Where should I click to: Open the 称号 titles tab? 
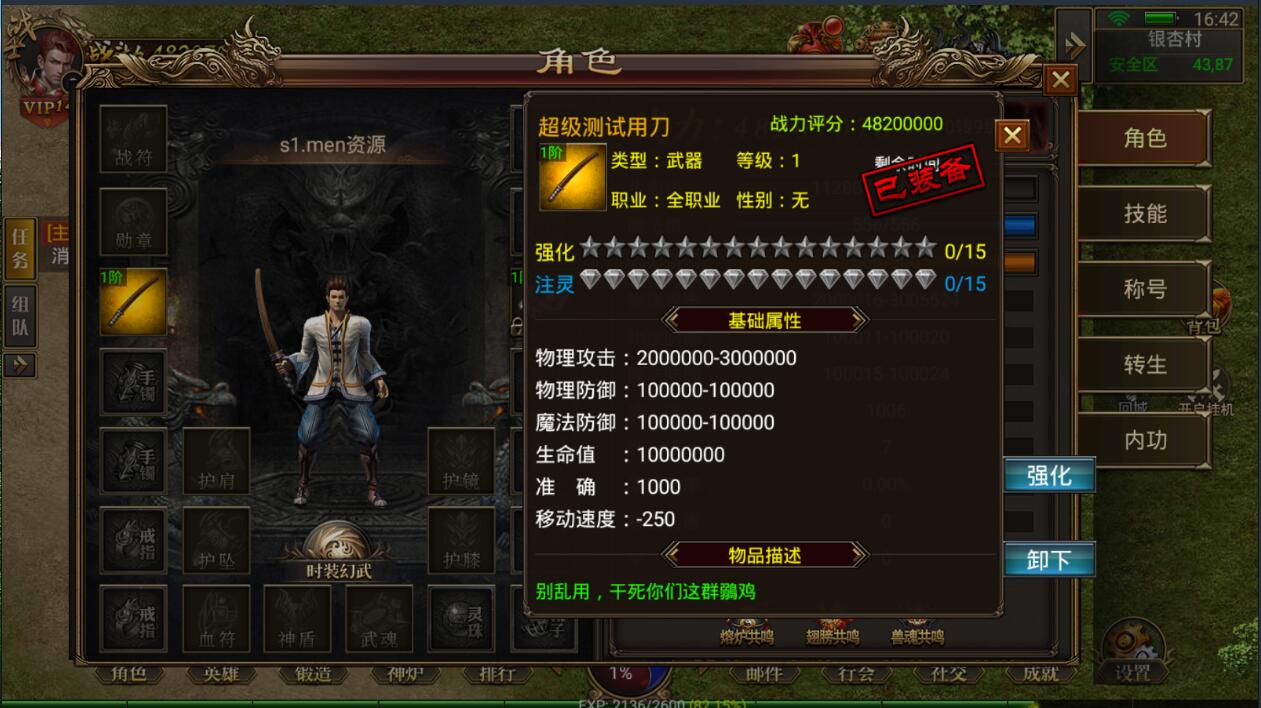(x=1144, y=290)
